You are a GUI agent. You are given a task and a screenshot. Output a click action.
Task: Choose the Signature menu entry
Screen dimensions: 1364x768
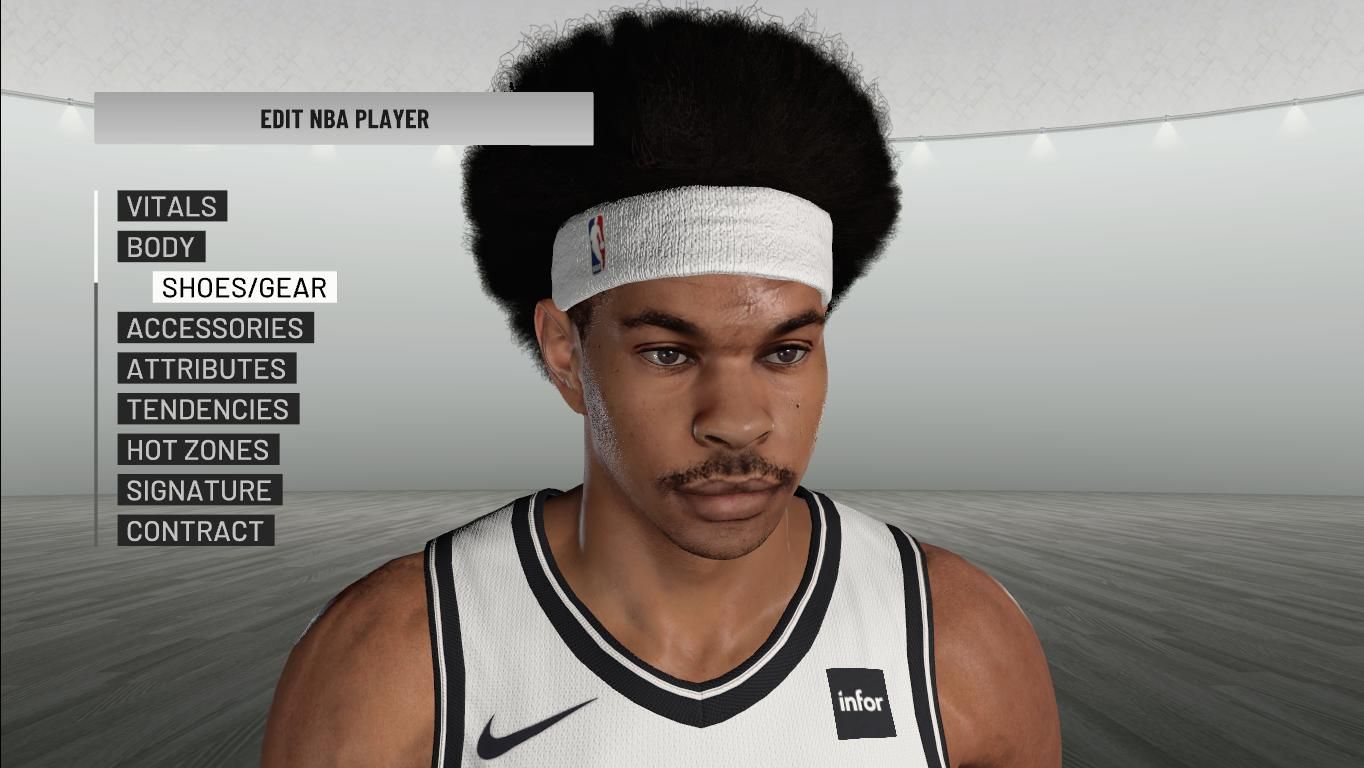click(x=199, y=491)
